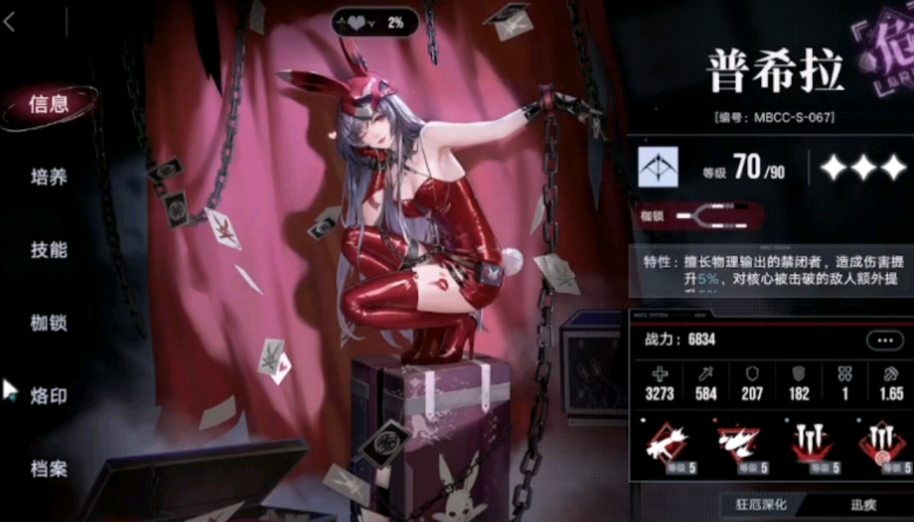Select the 信息 info tab
Viewport: 914px width, 522px height.
pos(49,105)
